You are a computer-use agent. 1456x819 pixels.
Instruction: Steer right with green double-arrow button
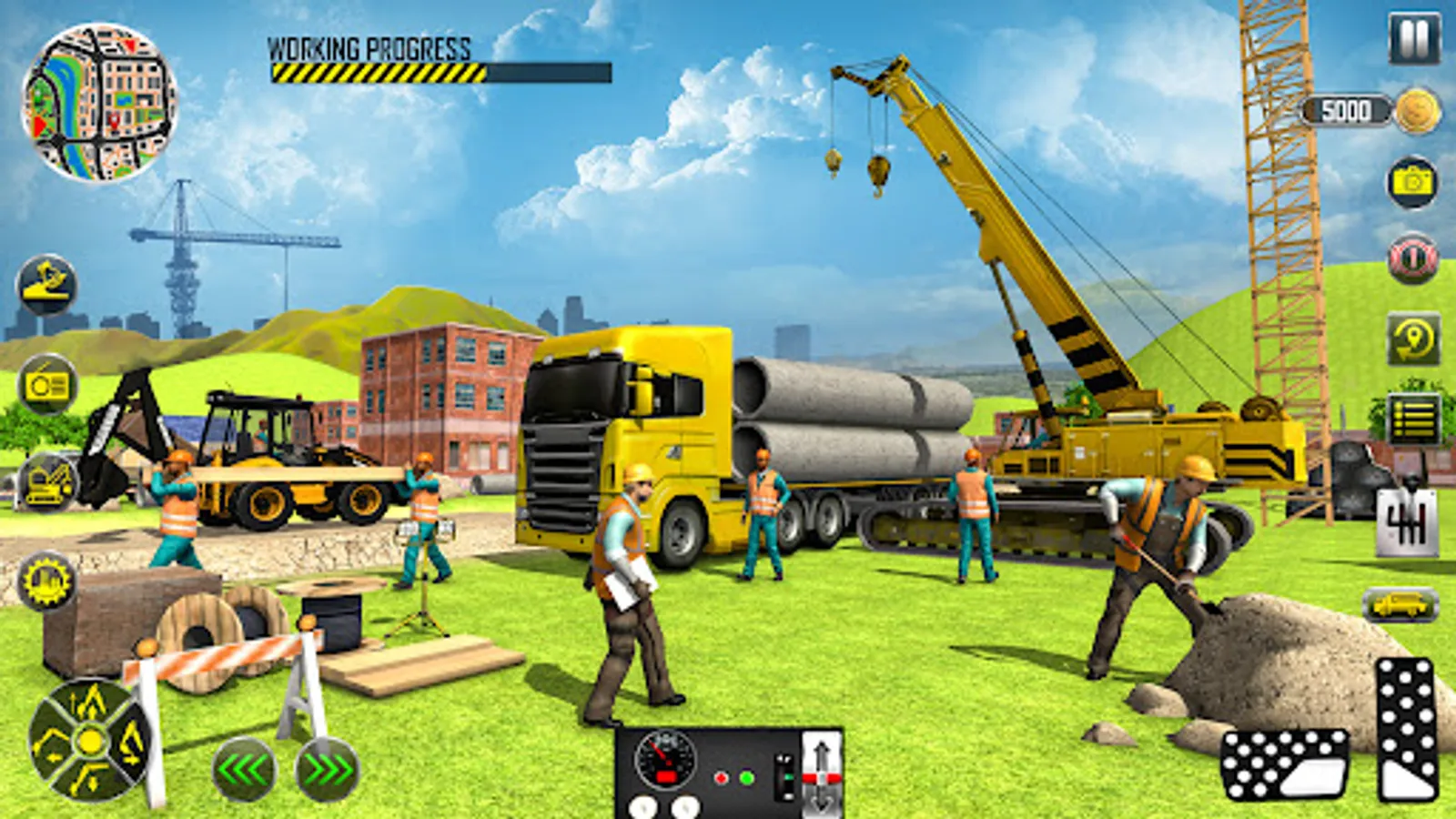click(x=327, y=771)
